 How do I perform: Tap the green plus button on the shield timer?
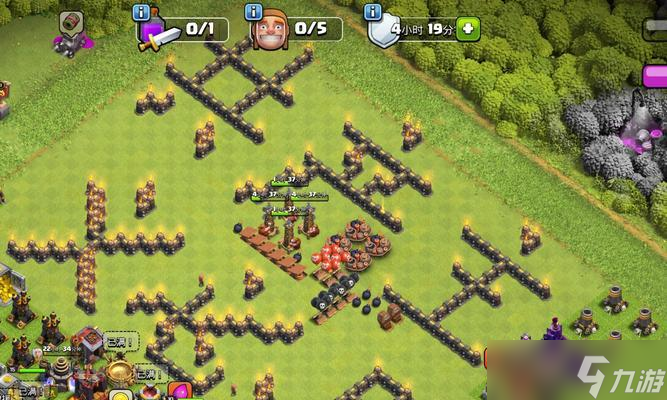(x=468, y=28)
